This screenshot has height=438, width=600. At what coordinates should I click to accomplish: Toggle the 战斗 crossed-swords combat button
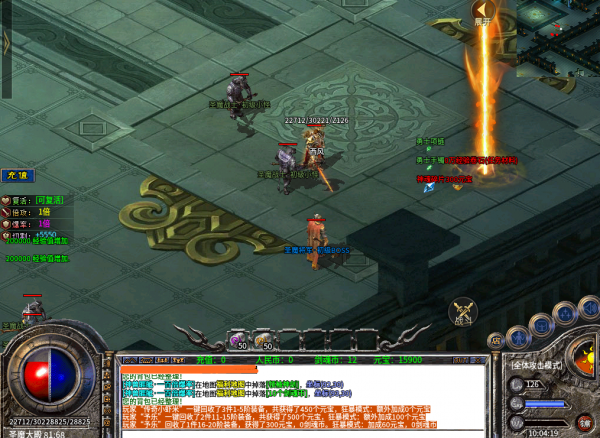click(462, 313)
